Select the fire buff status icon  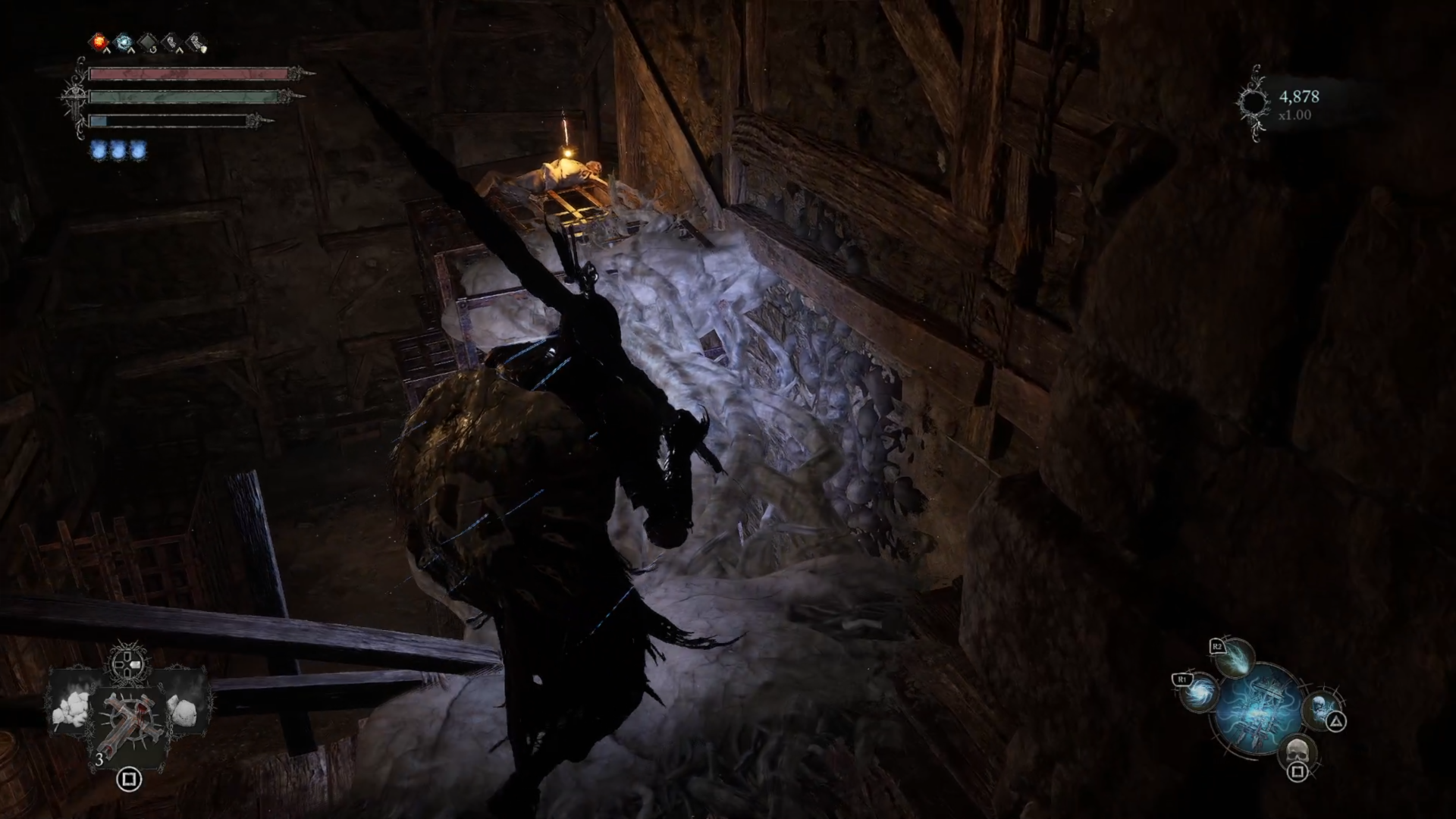[x=99, y=42]
